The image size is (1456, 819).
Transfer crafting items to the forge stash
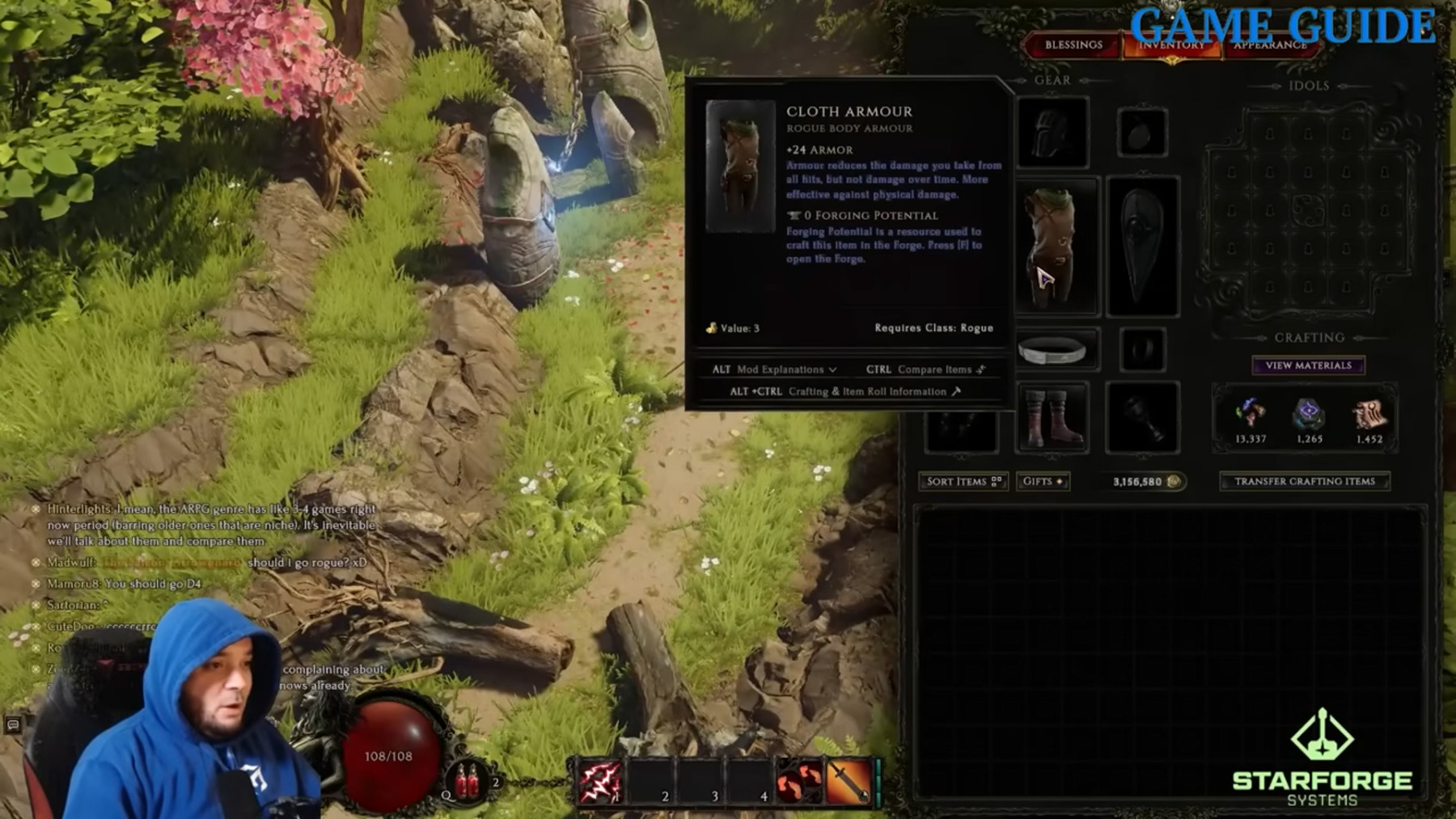pyautogui.click(x=1304, y=481)
